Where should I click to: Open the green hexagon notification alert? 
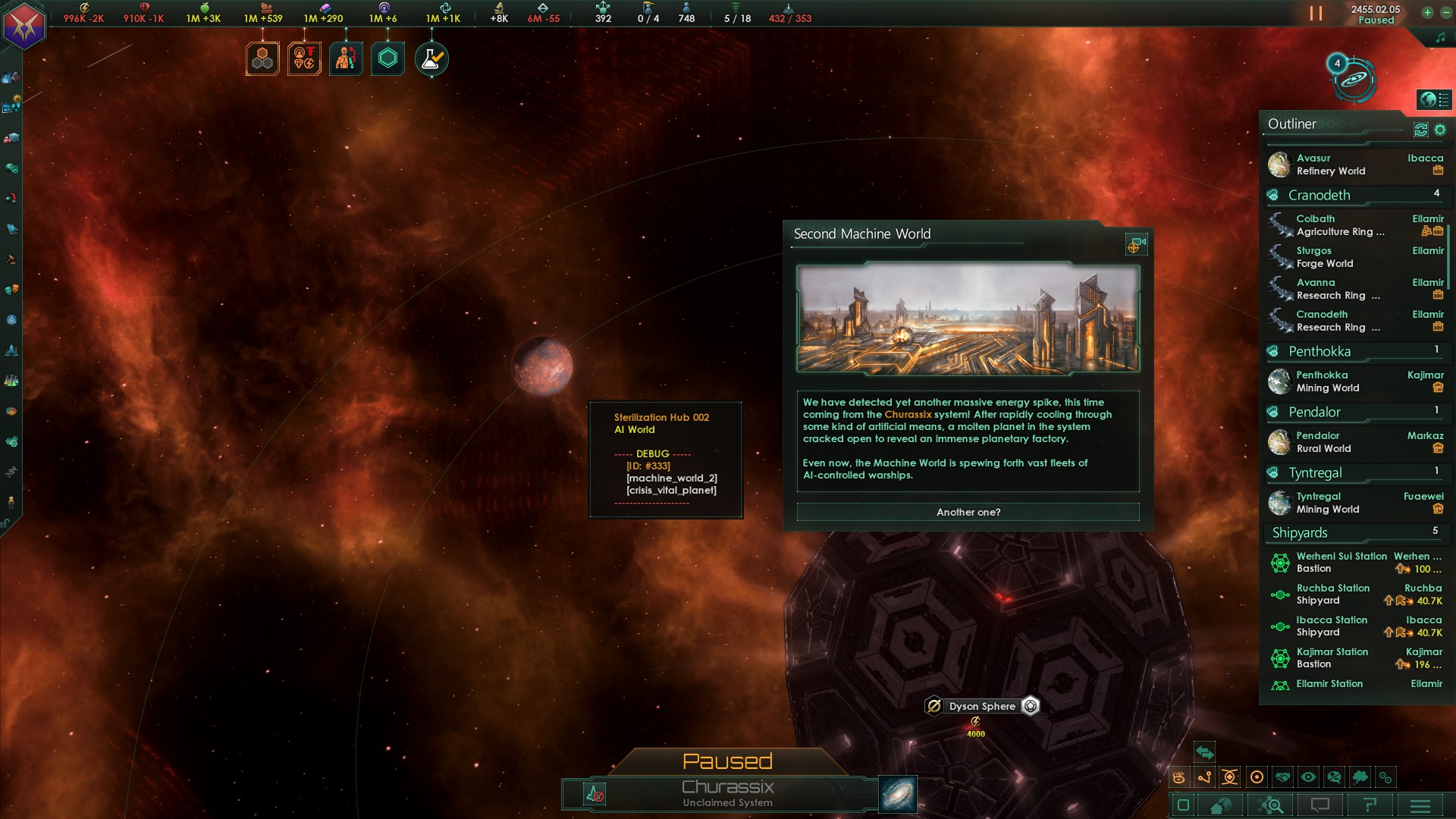click(x=388, y=59)
